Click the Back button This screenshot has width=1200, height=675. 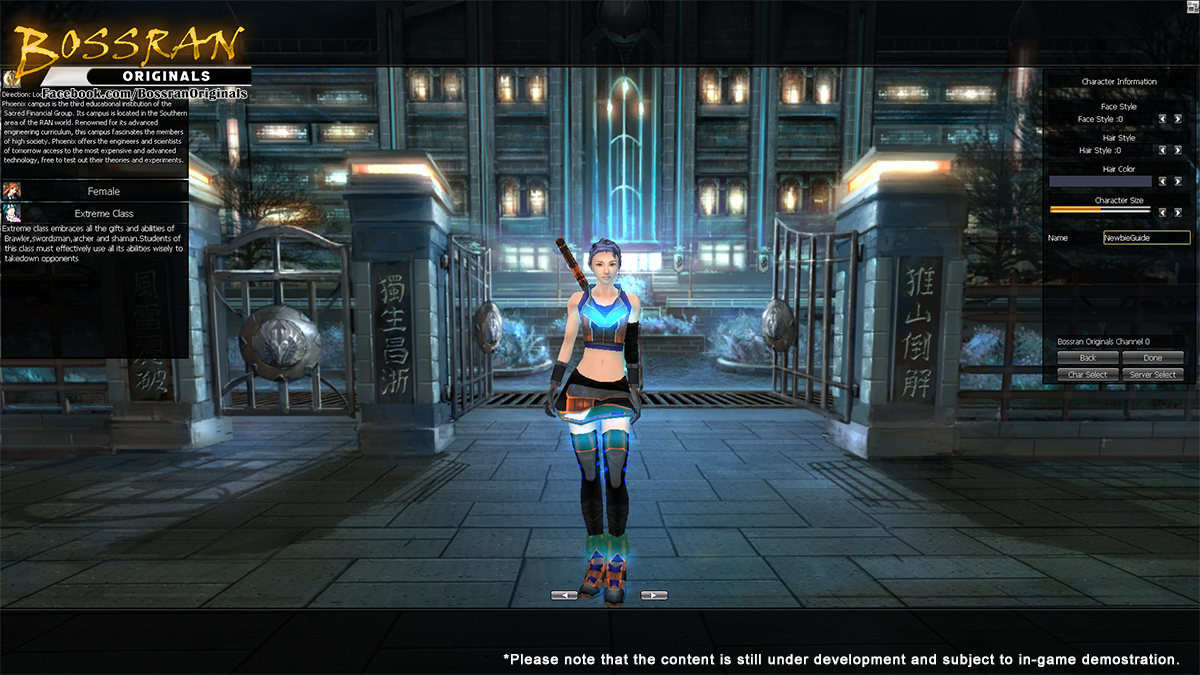click(1088, 358)
